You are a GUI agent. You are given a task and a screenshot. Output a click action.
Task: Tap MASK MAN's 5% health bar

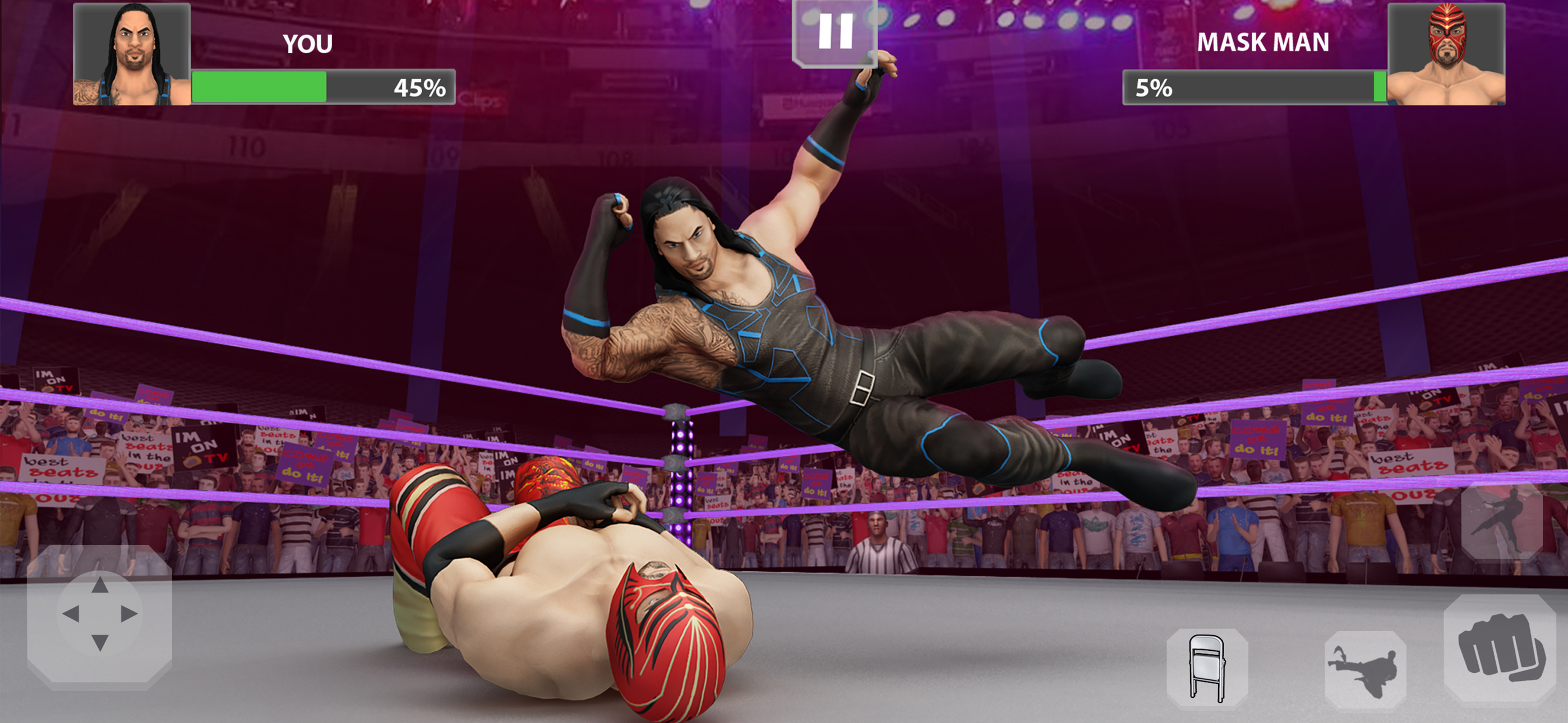(x=1278, y=88)
